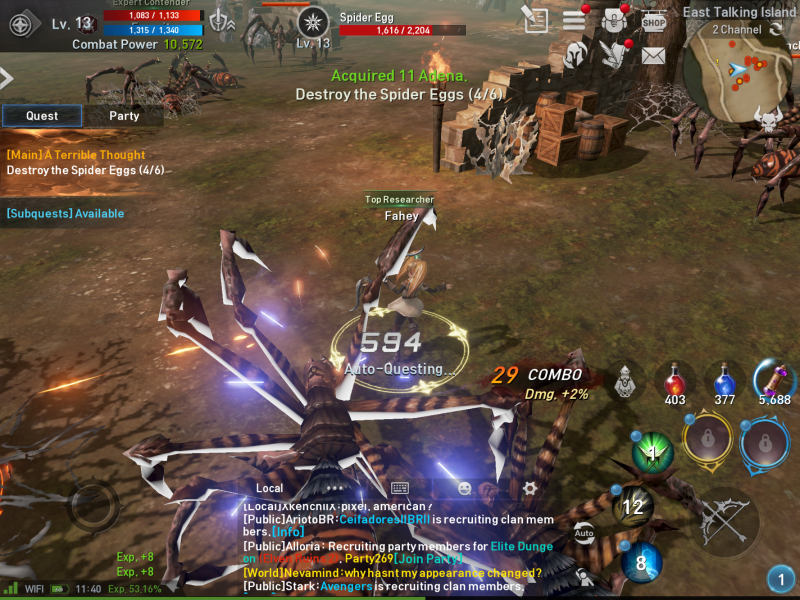Switch to the Party tab
This screenshot has height=600, width=800.
coord(124,116)
